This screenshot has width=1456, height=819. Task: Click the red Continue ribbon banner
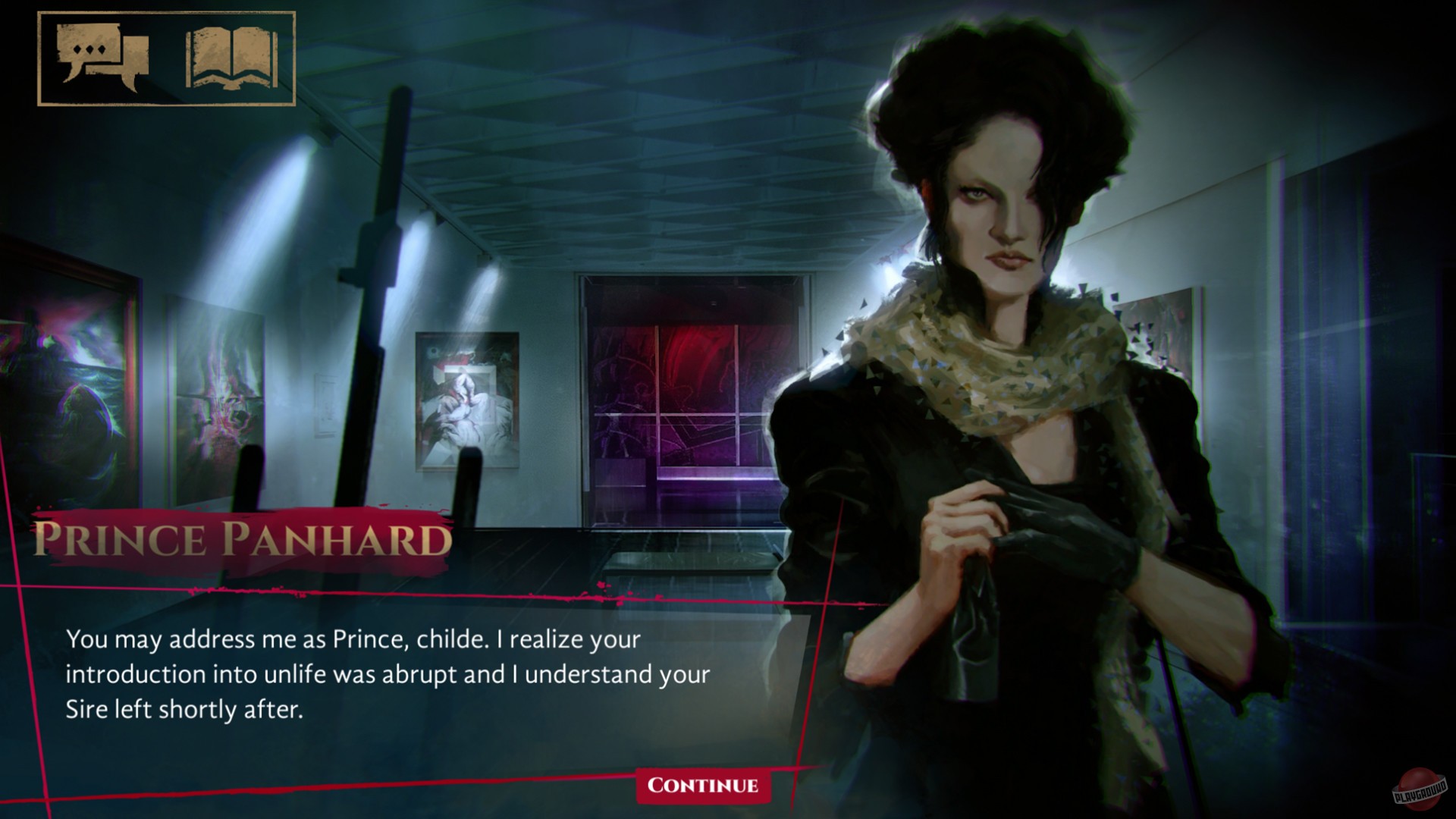[x=702, y=786]
